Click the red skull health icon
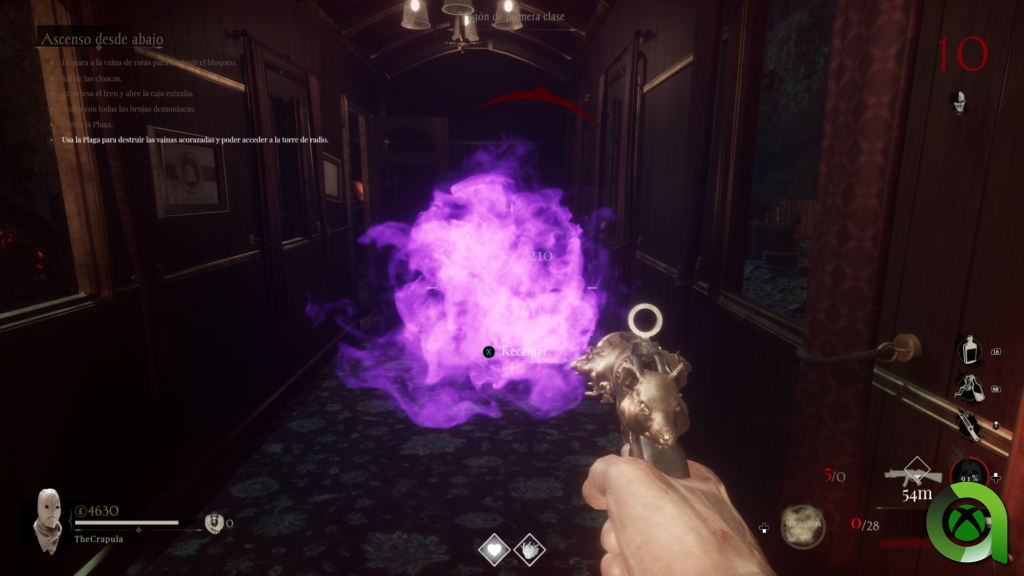The image size is (1024, 576). pos(966,474)
